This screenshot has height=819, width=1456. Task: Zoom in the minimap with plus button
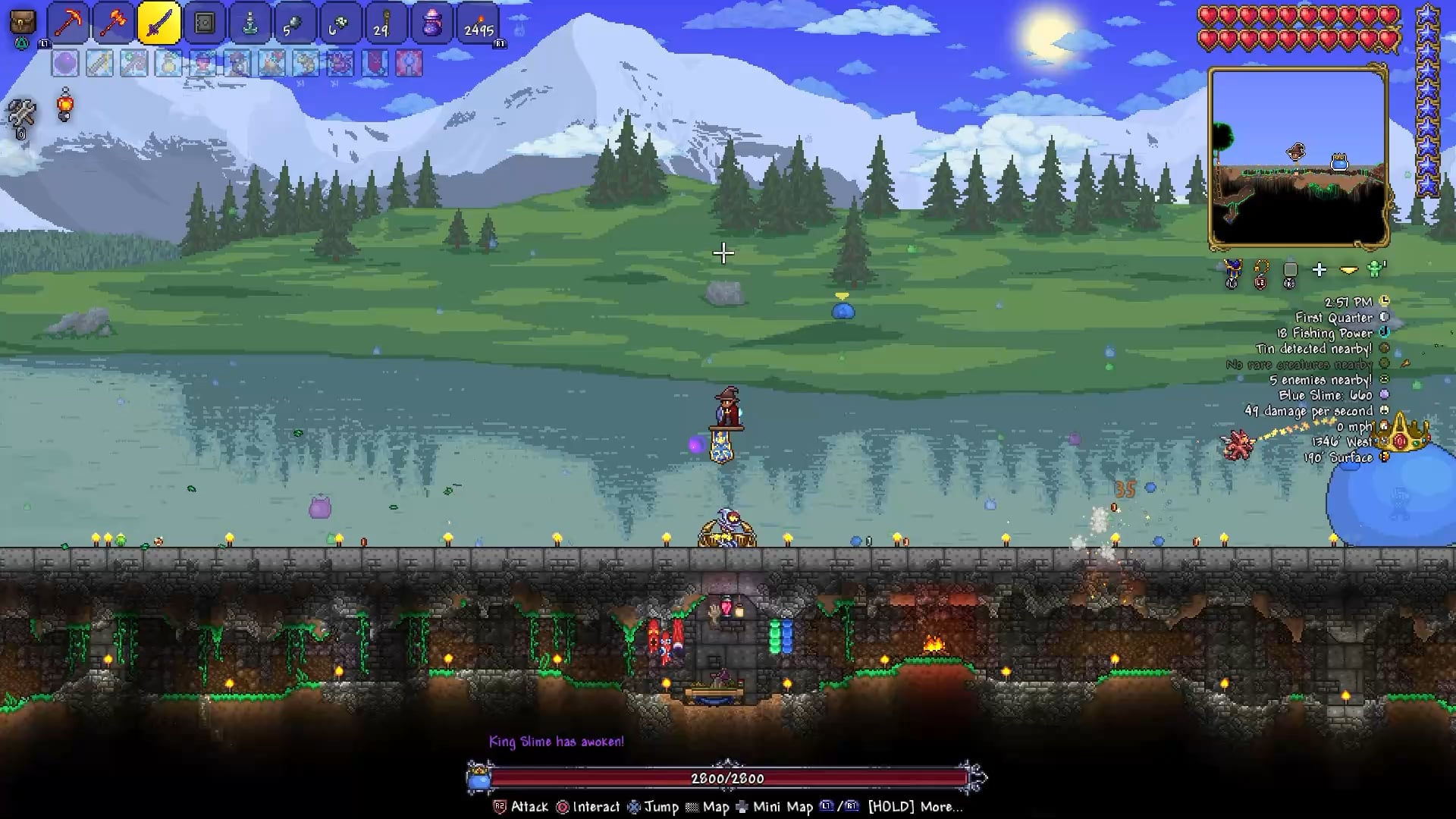pyautogui.click(x=1319, y=269)
